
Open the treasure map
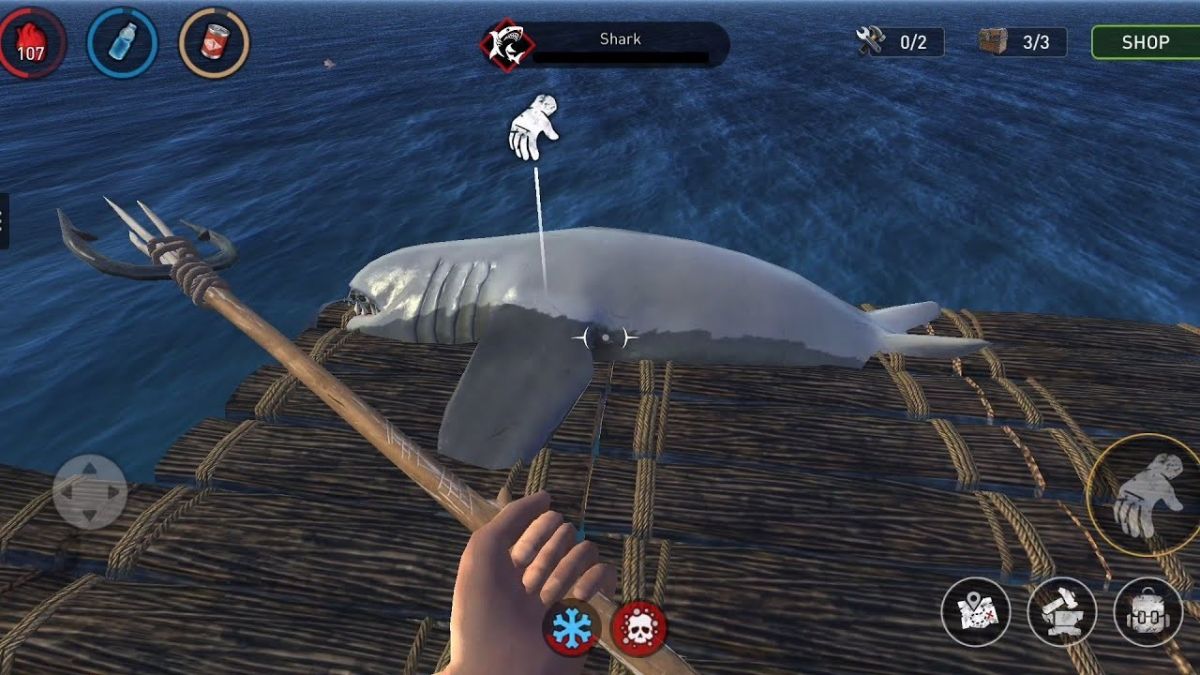[975, 612]
